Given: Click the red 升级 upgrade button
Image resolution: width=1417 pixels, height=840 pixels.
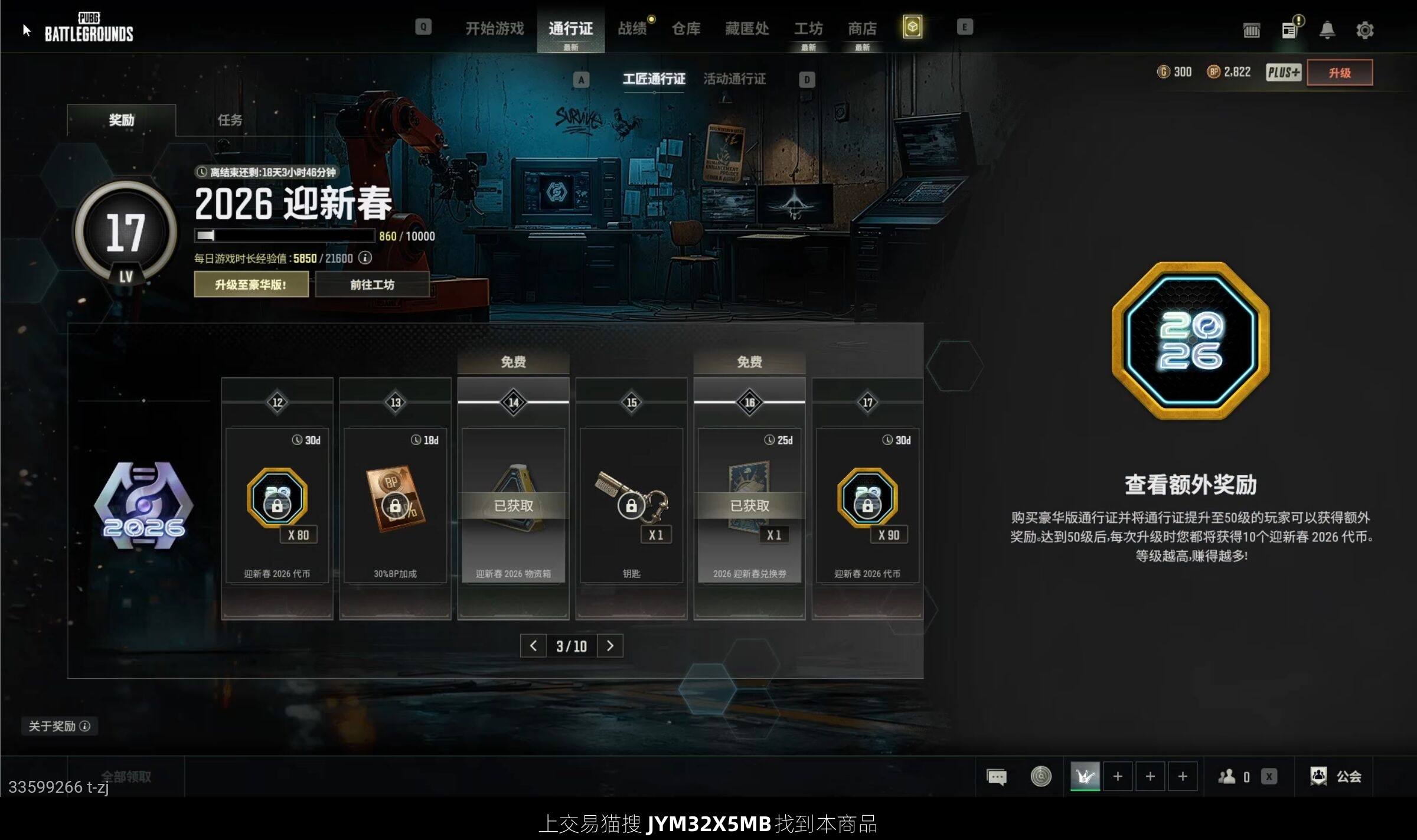Looking at the screenshot, I should 1339,73.
